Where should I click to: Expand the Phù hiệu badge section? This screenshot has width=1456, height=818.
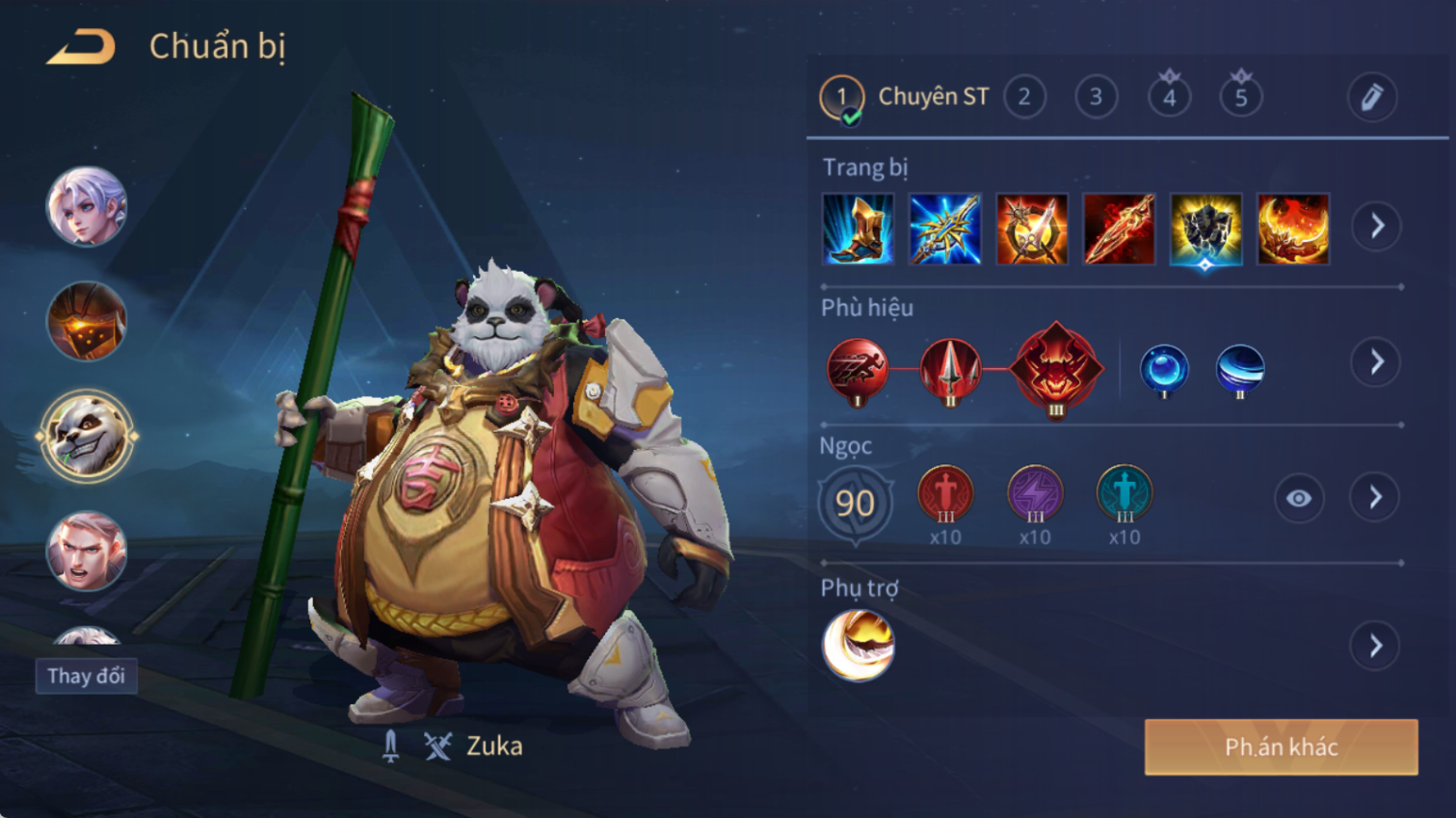click(x=1376, y=362)
